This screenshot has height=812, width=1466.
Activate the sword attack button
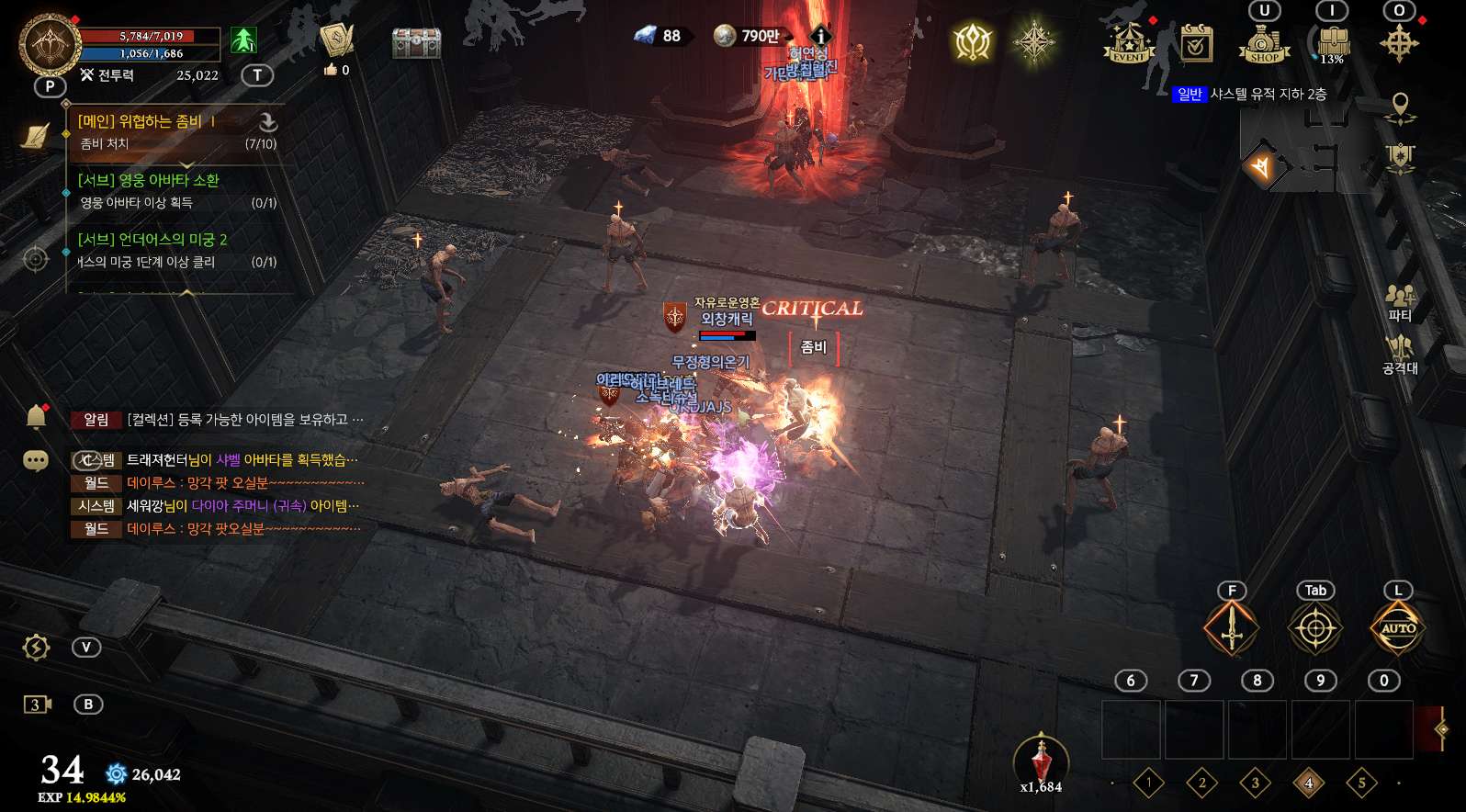coord(1231,629)
